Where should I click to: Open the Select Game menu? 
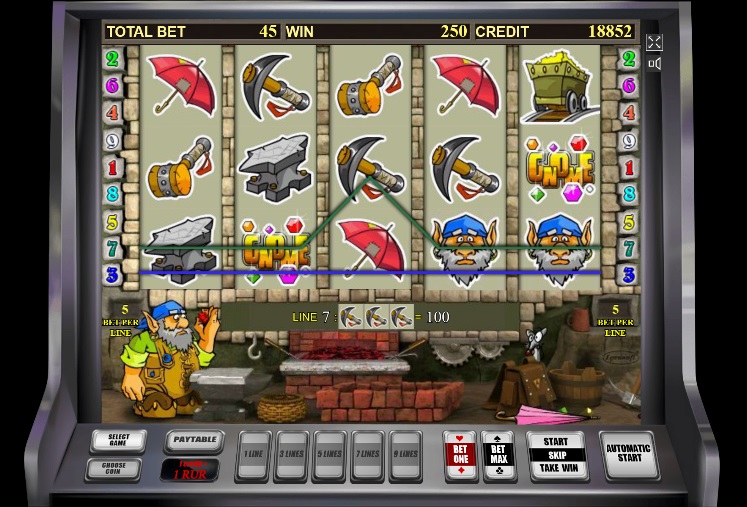tap(118, 441)
